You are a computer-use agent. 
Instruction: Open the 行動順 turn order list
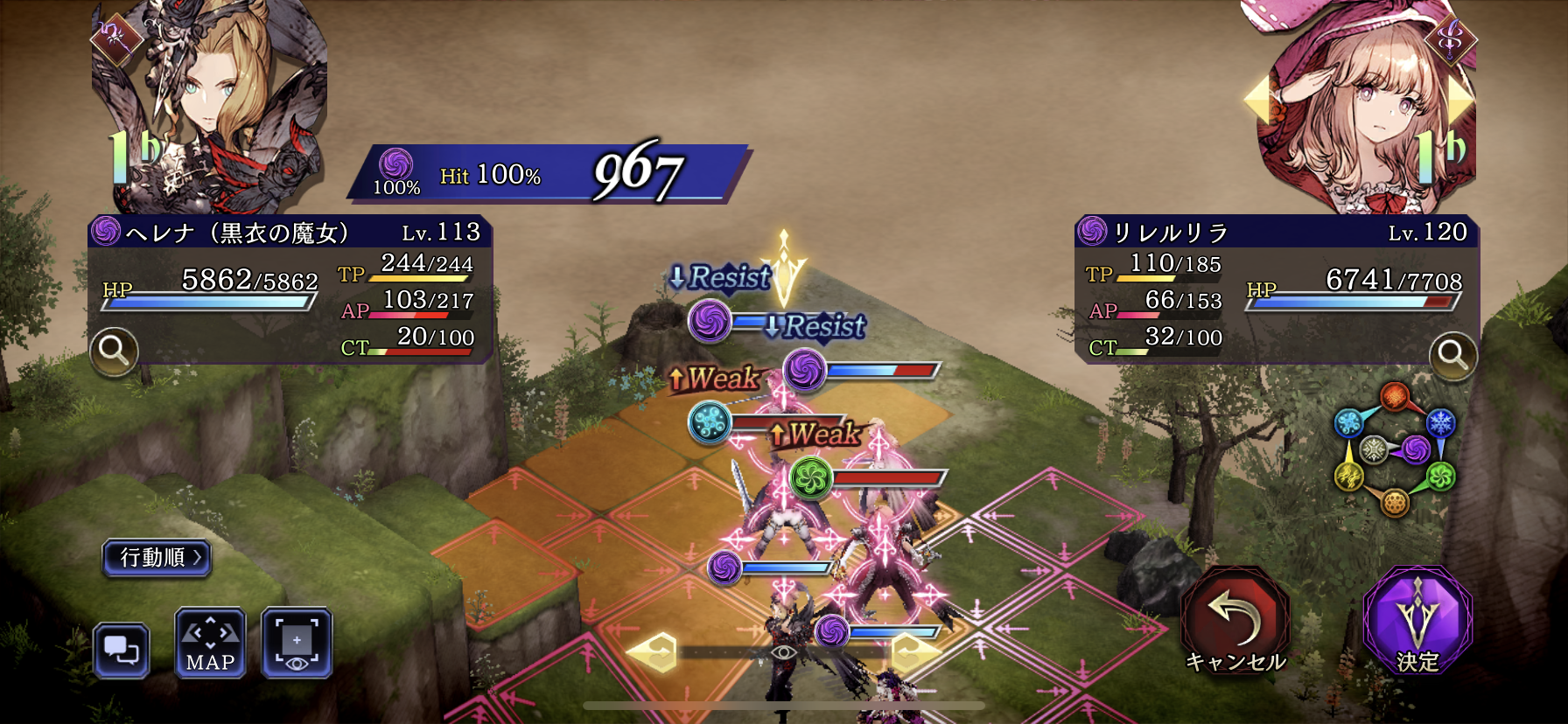tap(157, 557)
